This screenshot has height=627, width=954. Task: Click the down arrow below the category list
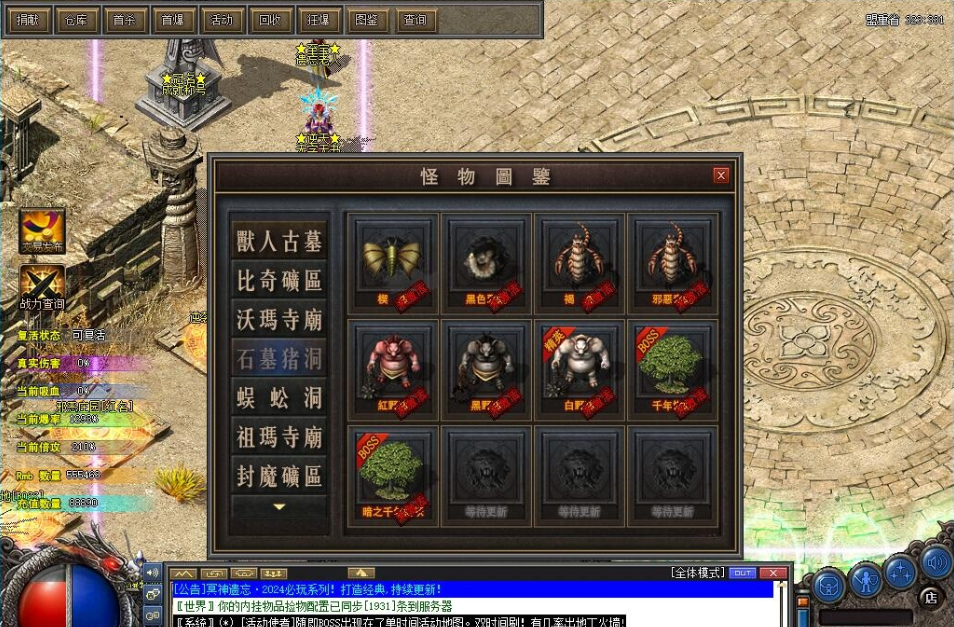[x=279, y=508]
